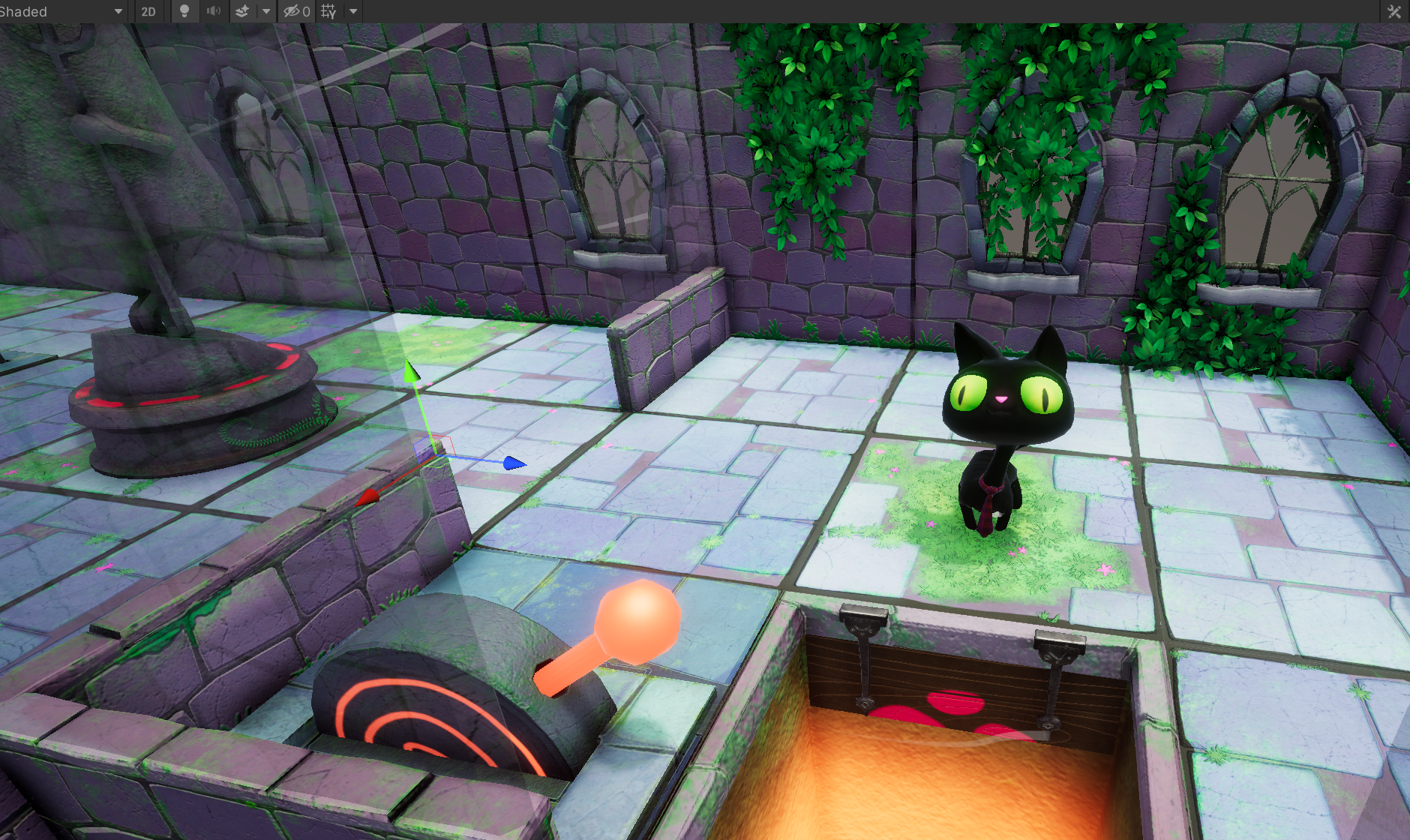Toggle 2D view mode
Image resolution: width=1410 pixels, height=840 pixels.
(x=148, y=11)
